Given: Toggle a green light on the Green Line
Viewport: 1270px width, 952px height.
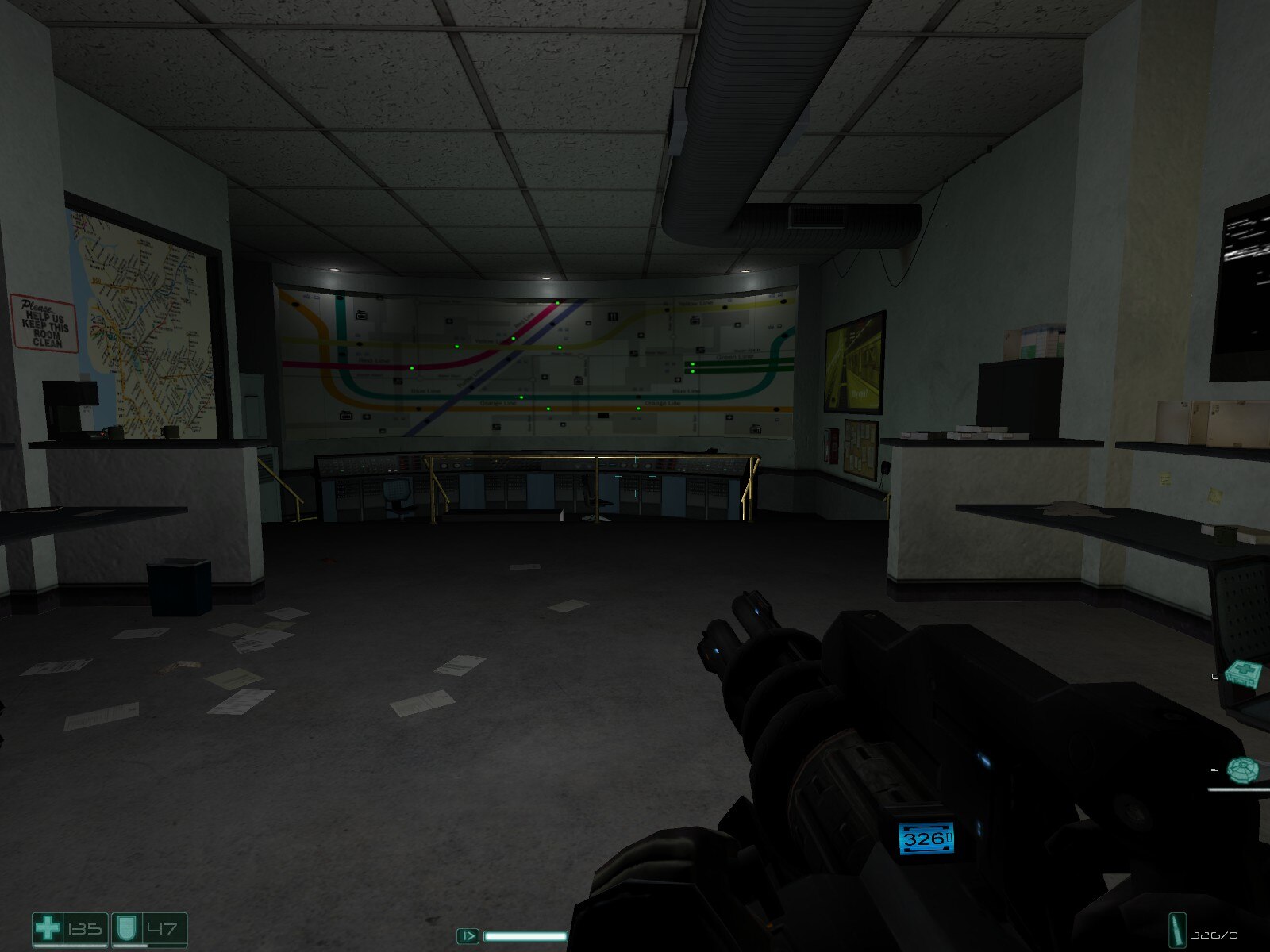Looking at the screenshot, I should click(x=692, y=363).
